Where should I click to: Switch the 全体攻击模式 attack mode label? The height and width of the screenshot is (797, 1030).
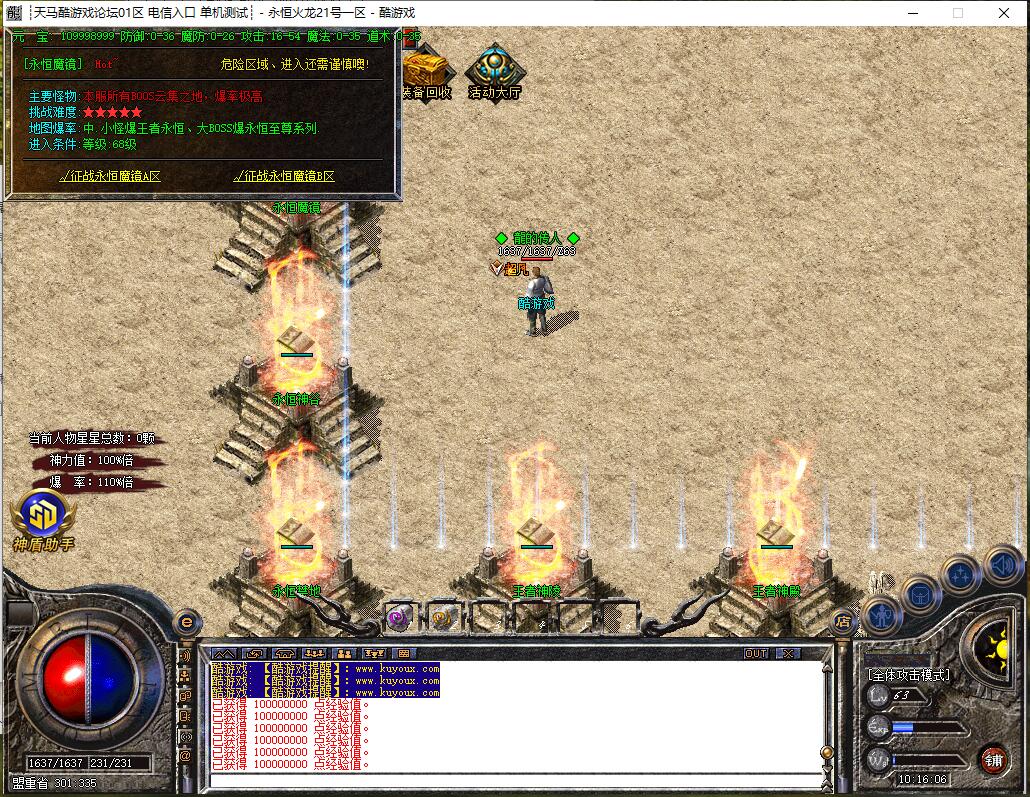click(x=909, y=675)
